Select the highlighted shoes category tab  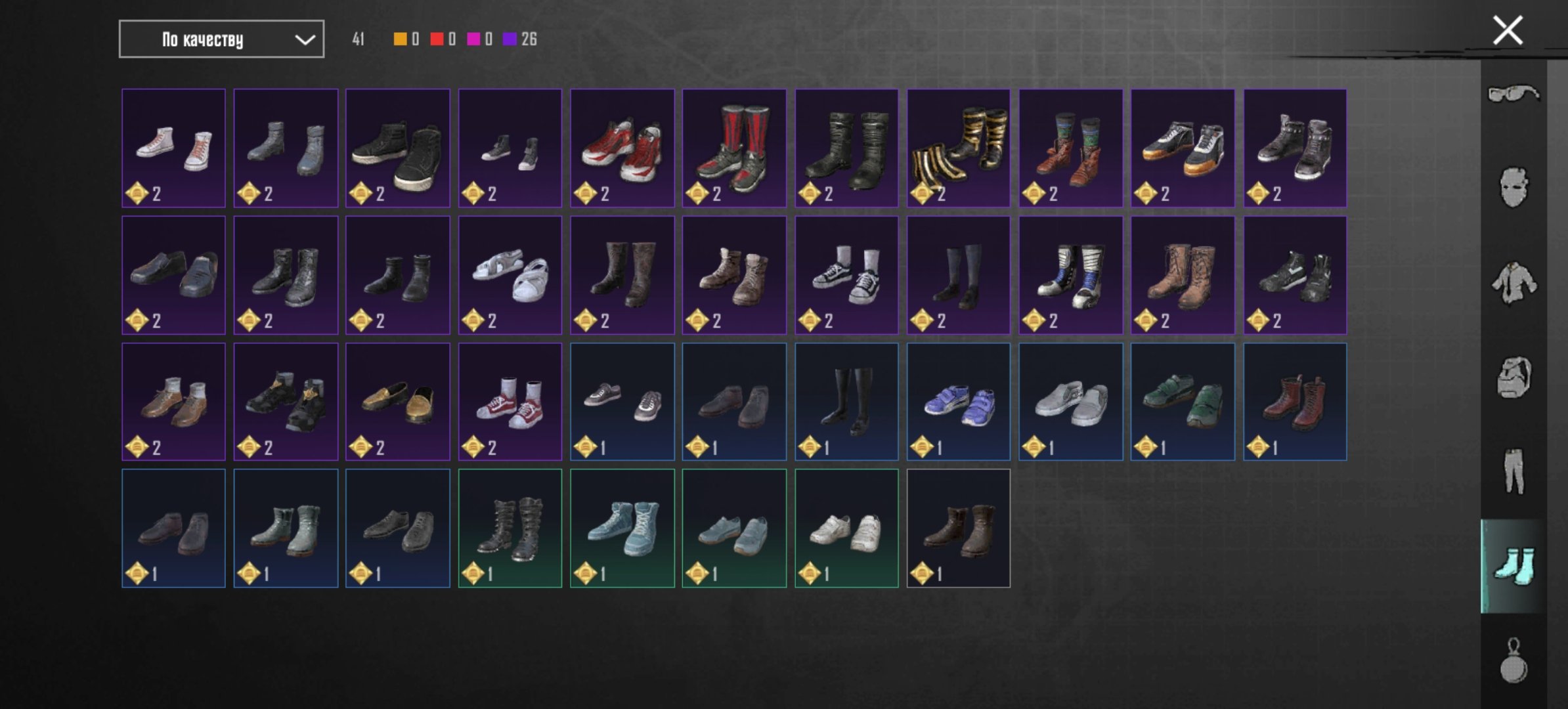[1514, 566]
